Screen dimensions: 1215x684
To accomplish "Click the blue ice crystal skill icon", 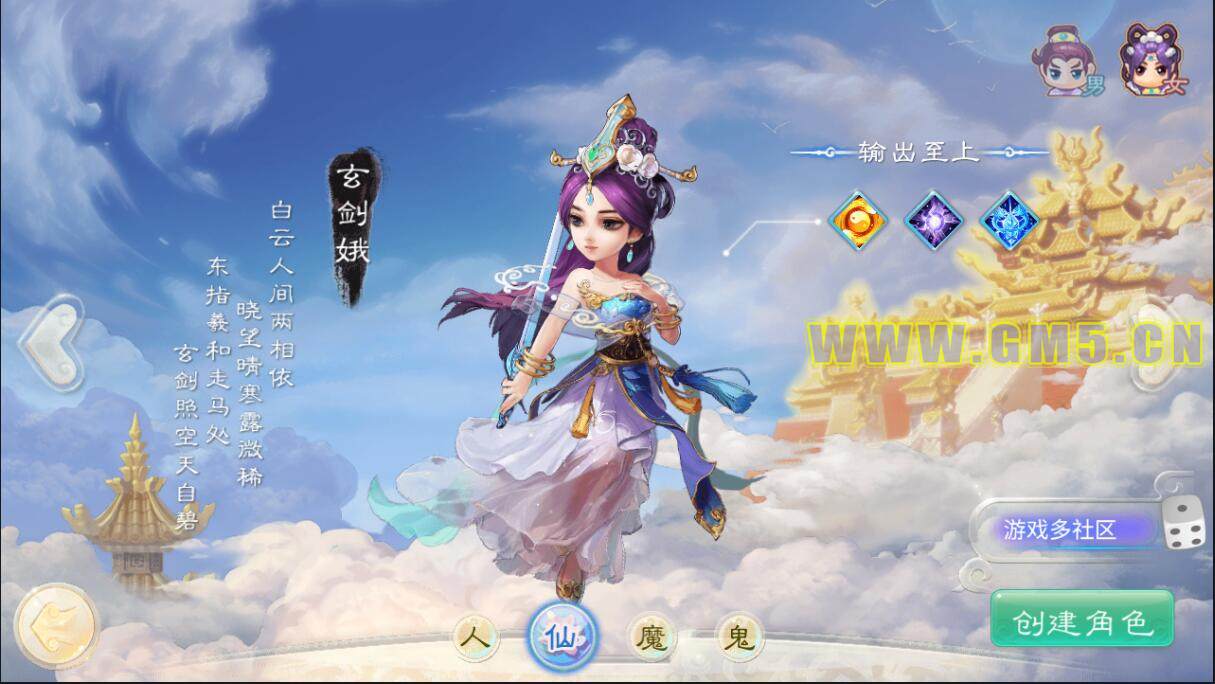I will point(1009,218).
